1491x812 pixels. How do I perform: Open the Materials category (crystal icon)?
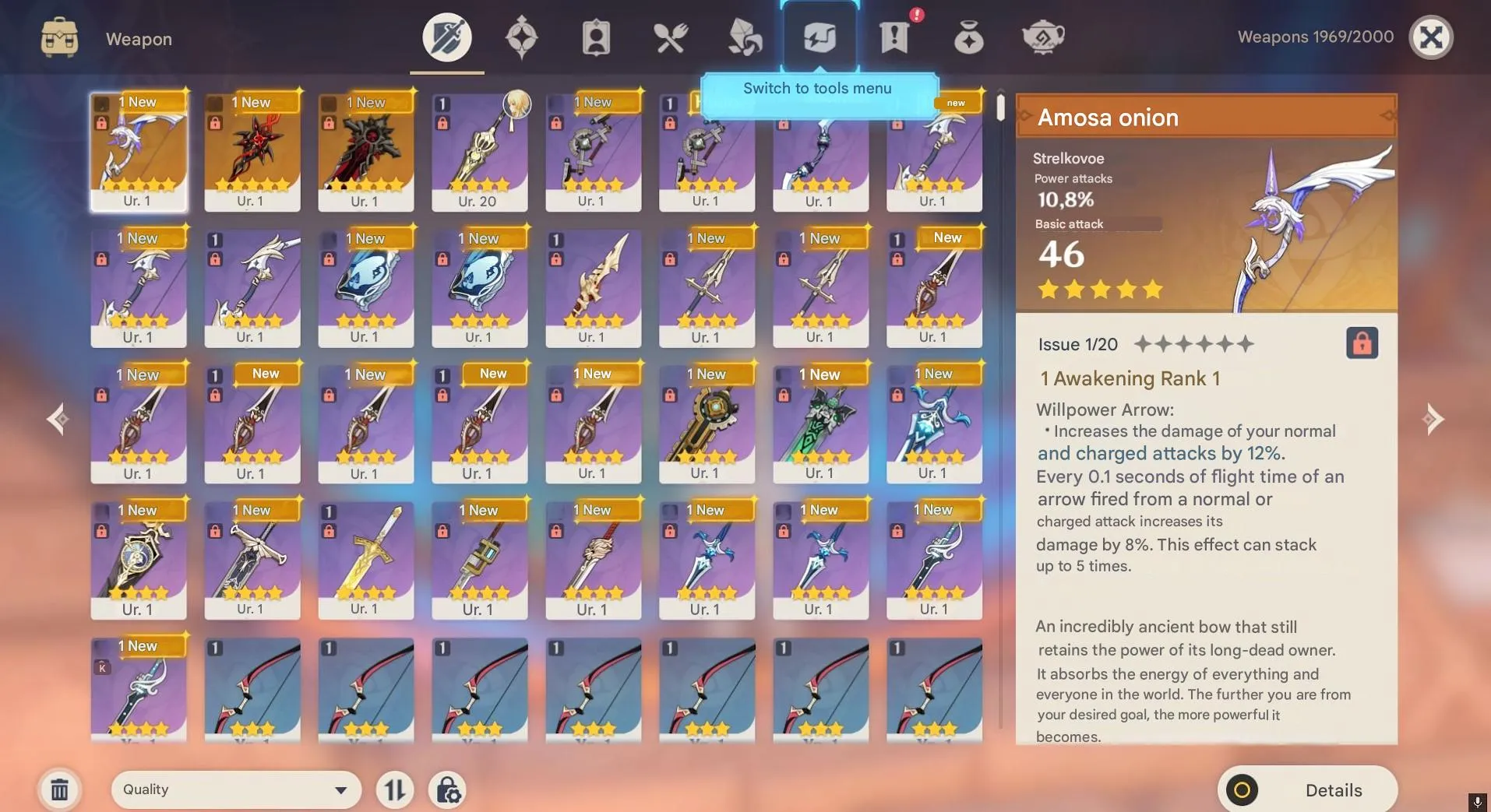744,35
